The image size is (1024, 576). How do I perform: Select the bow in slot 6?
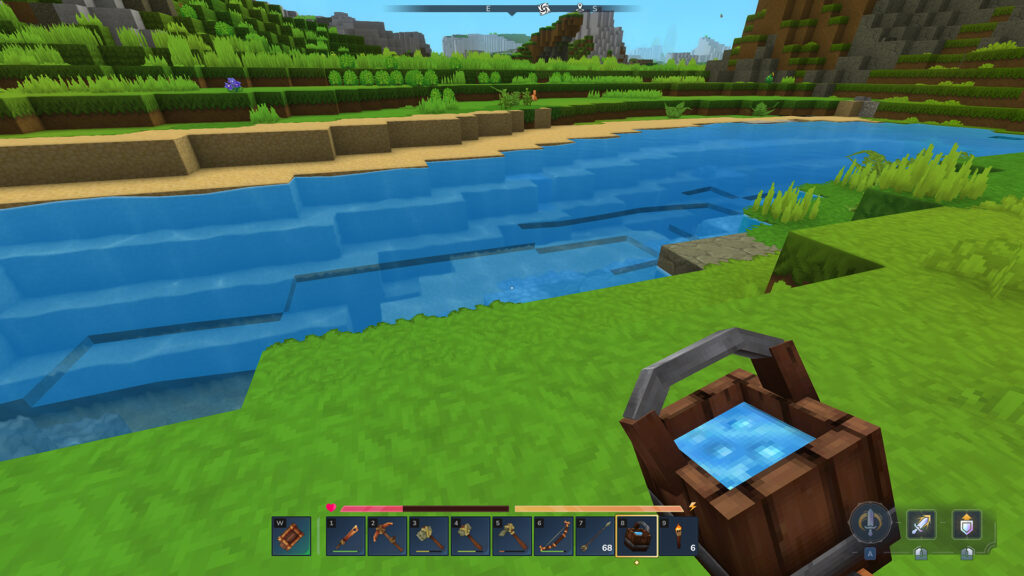pyautogui.click(x=553, y=536)
